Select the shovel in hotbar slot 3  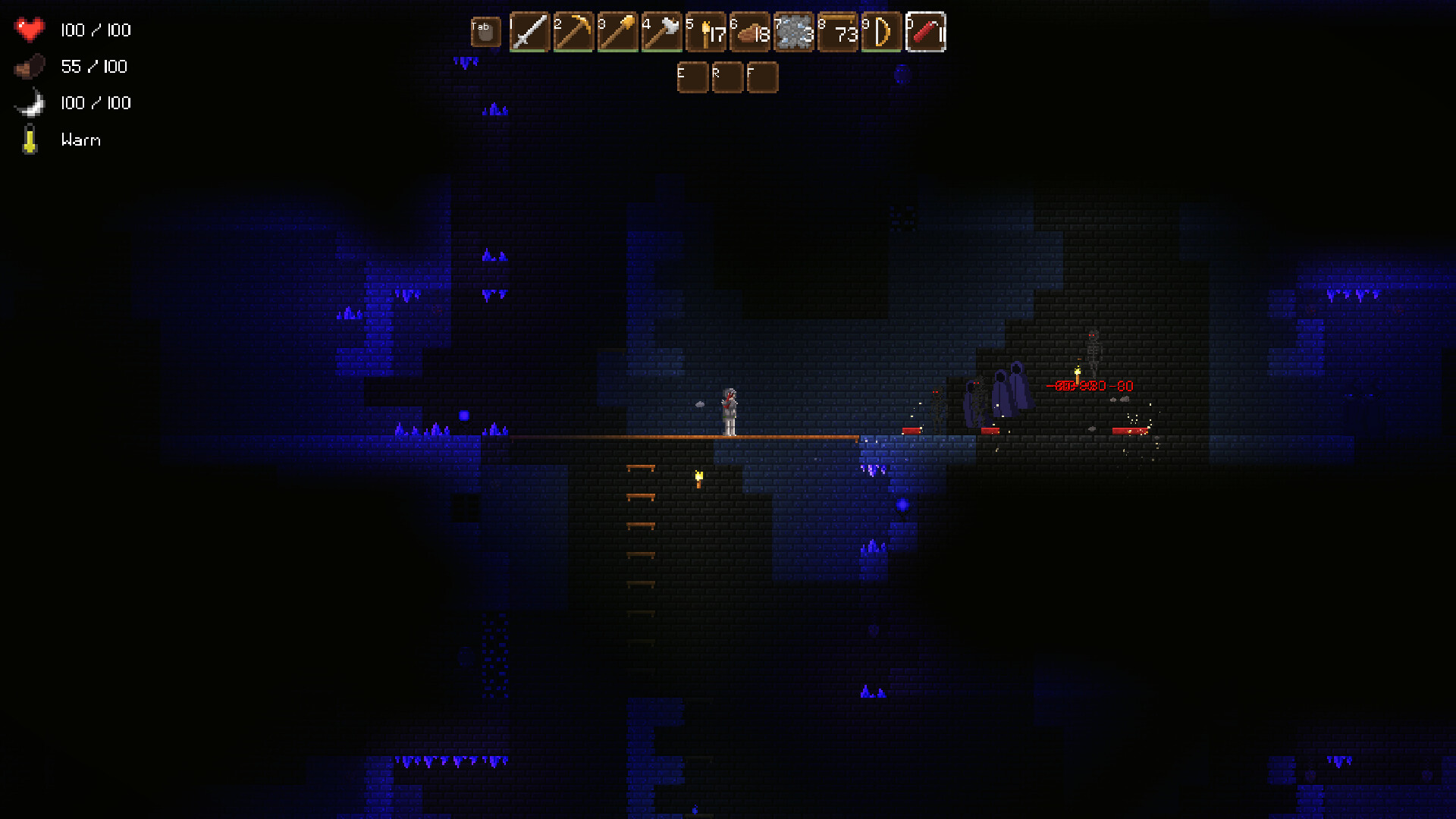coord(618,32)
